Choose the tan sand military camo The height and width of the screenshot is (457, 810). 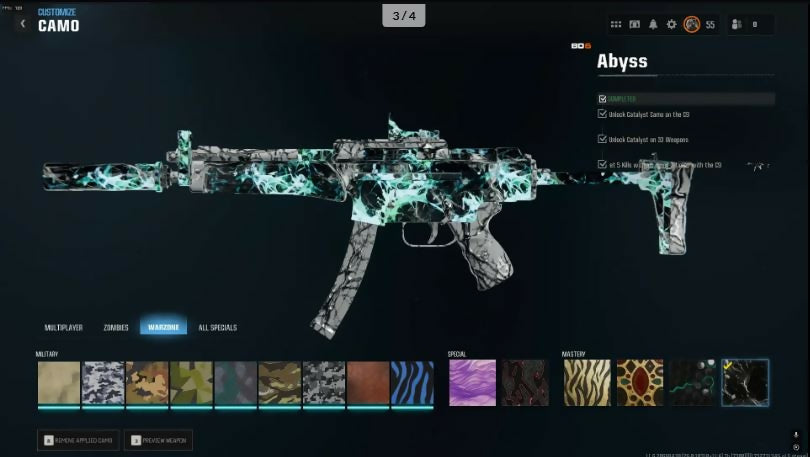[59, 383]
